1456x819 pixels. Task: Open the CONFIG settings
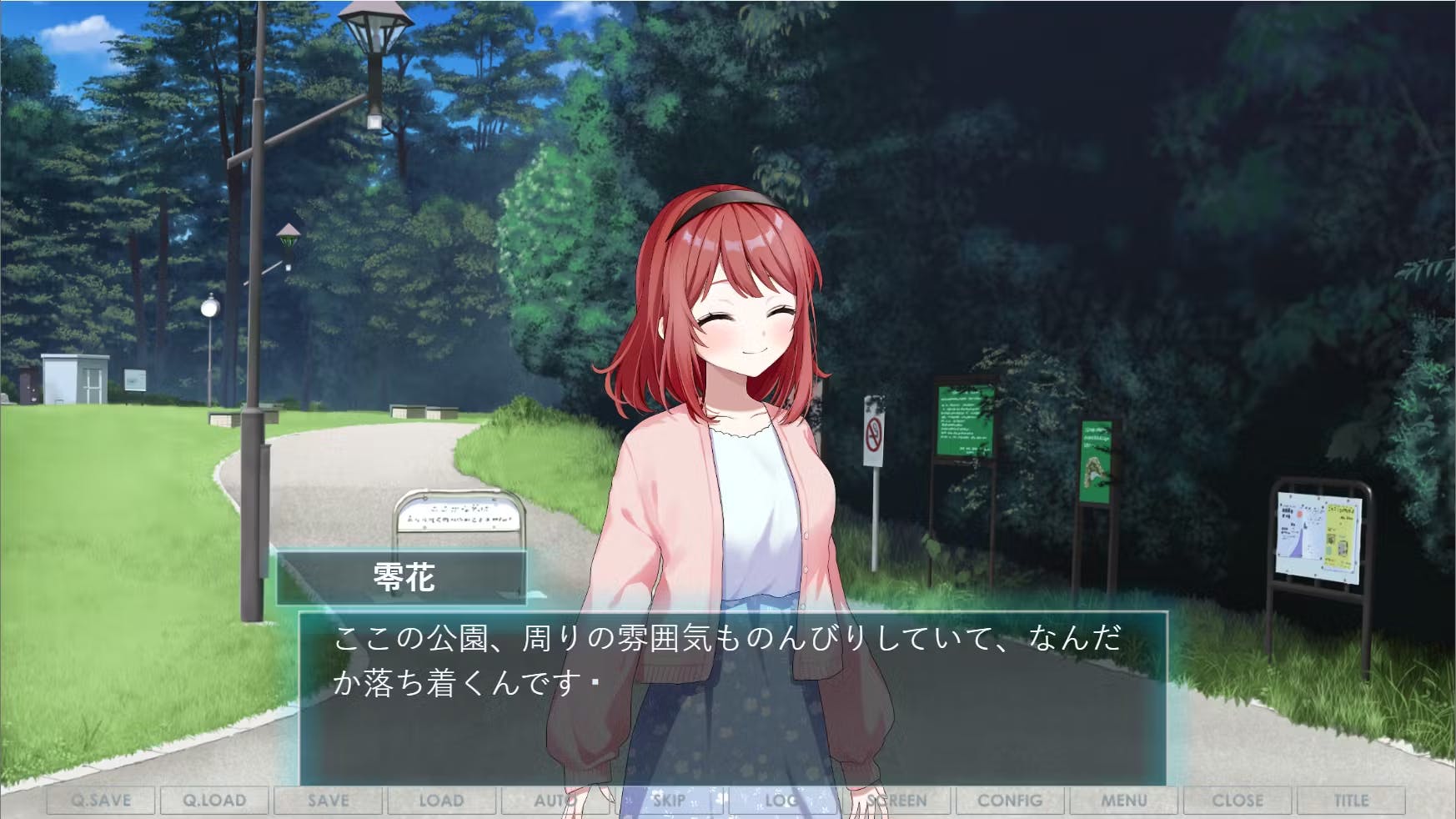[x=1010, y=801]
